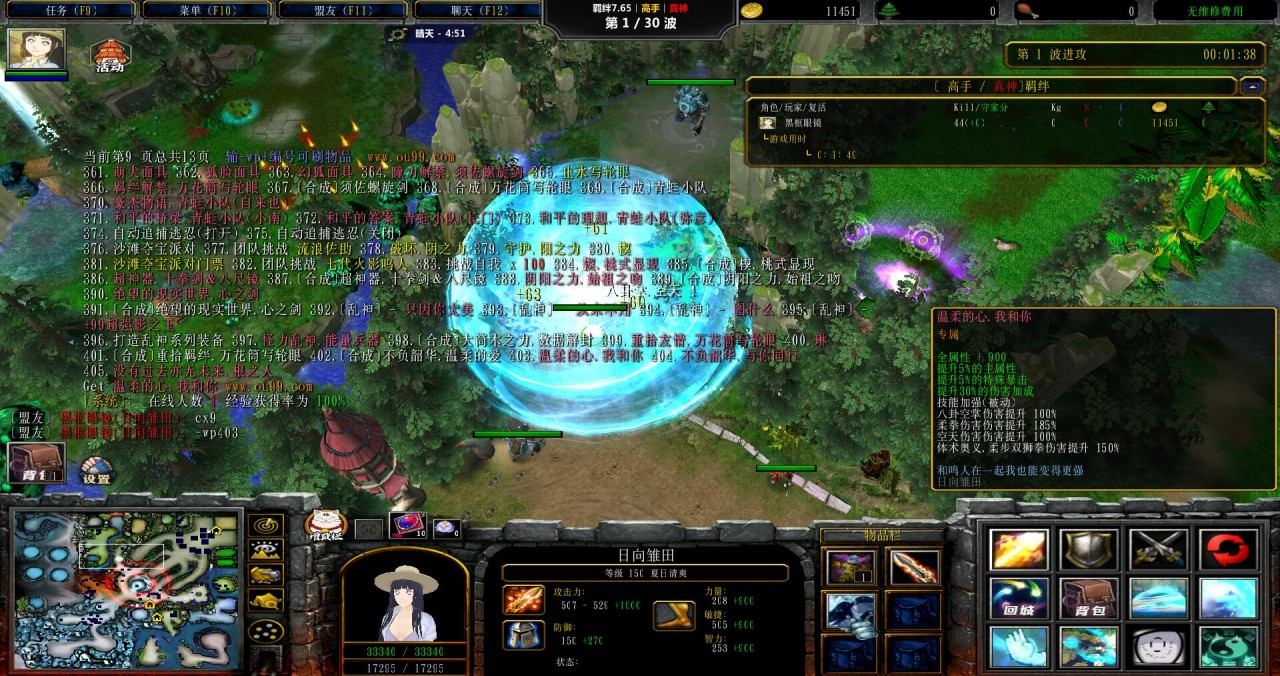1280x676 pixels.
Task: Click the minimap signal ping button
Action: [265, 526]
